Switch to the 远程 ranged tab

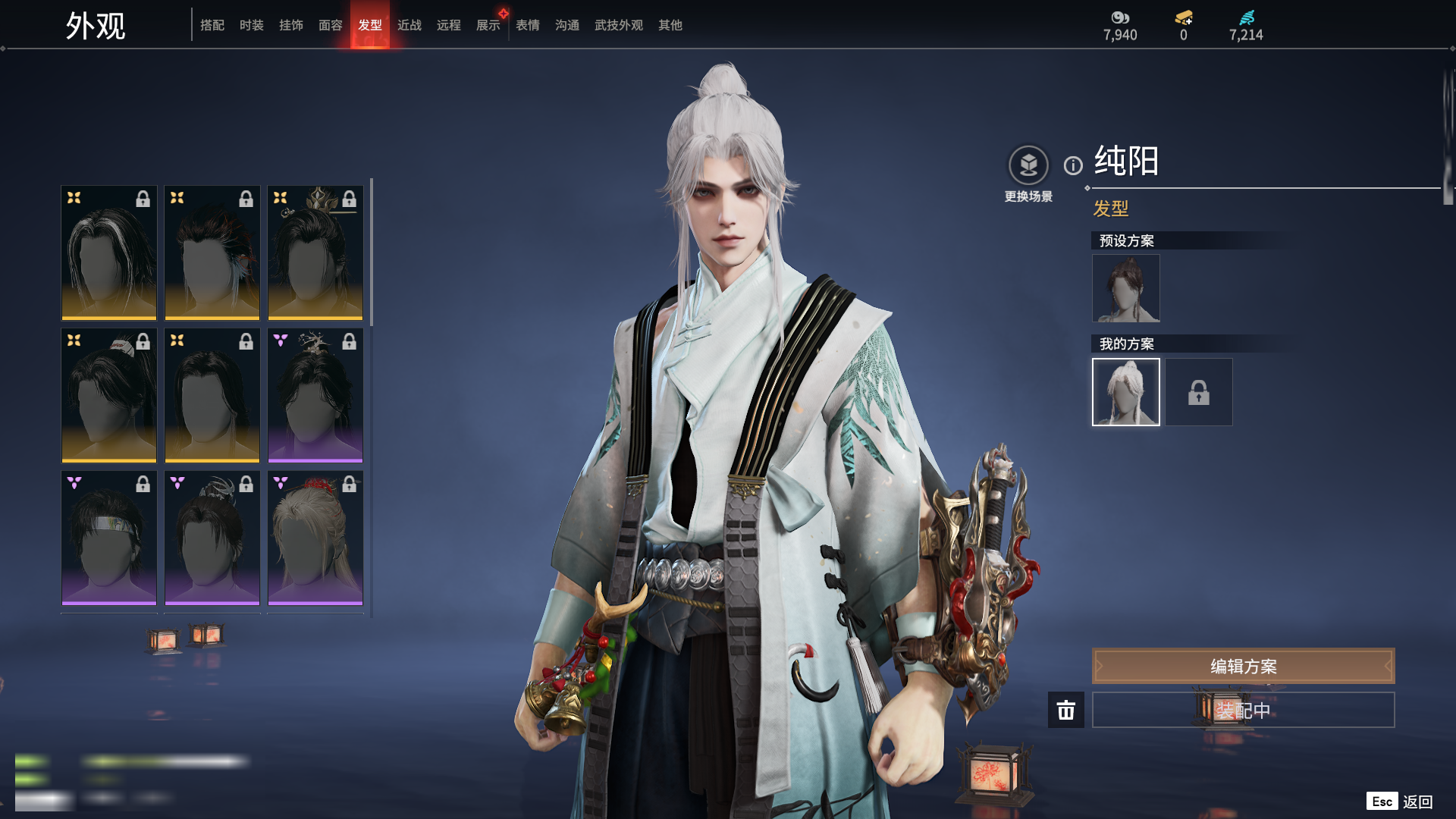coord(449,25)
